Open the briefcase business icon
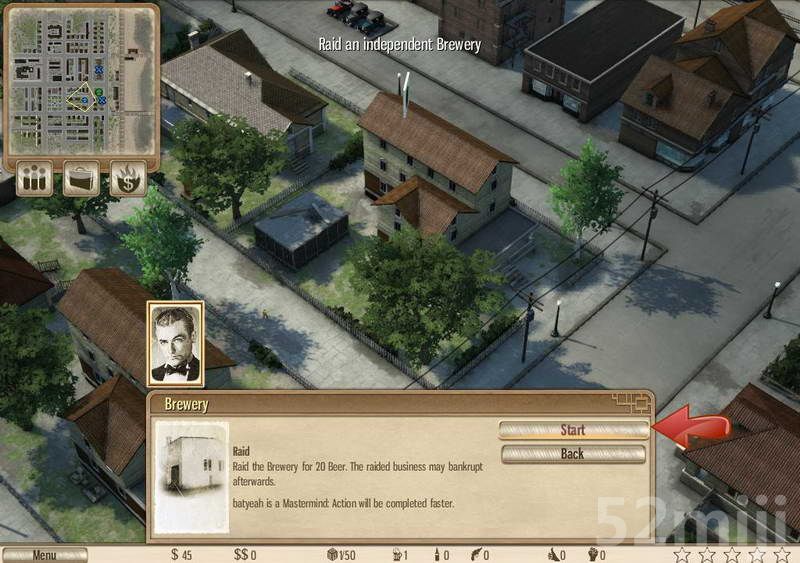Image resolution: width=800 pixels, height=563 pixels. pos(81,179)
